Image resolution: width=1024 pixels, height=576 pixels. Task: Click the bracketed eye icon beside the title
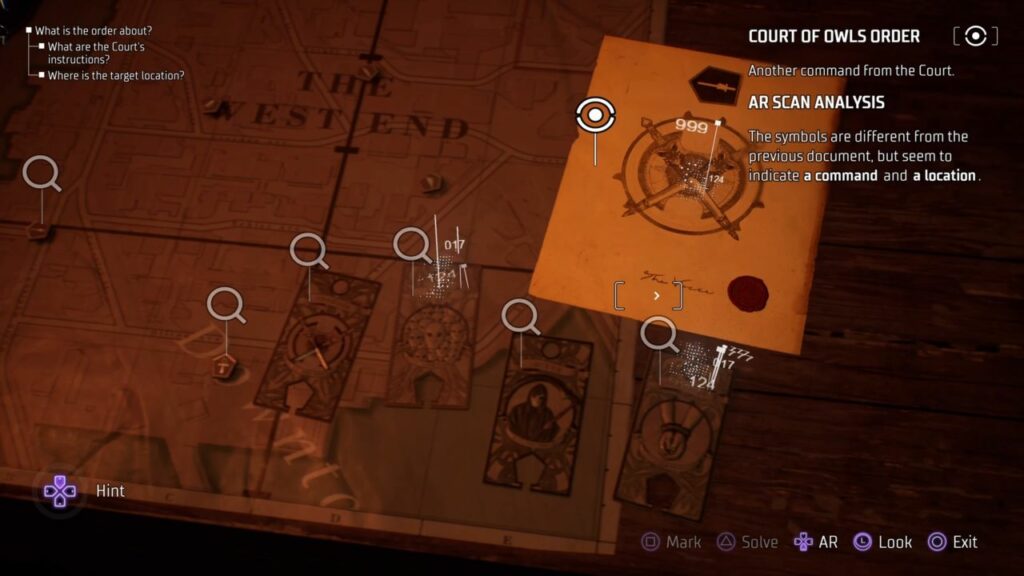point(975,36)
